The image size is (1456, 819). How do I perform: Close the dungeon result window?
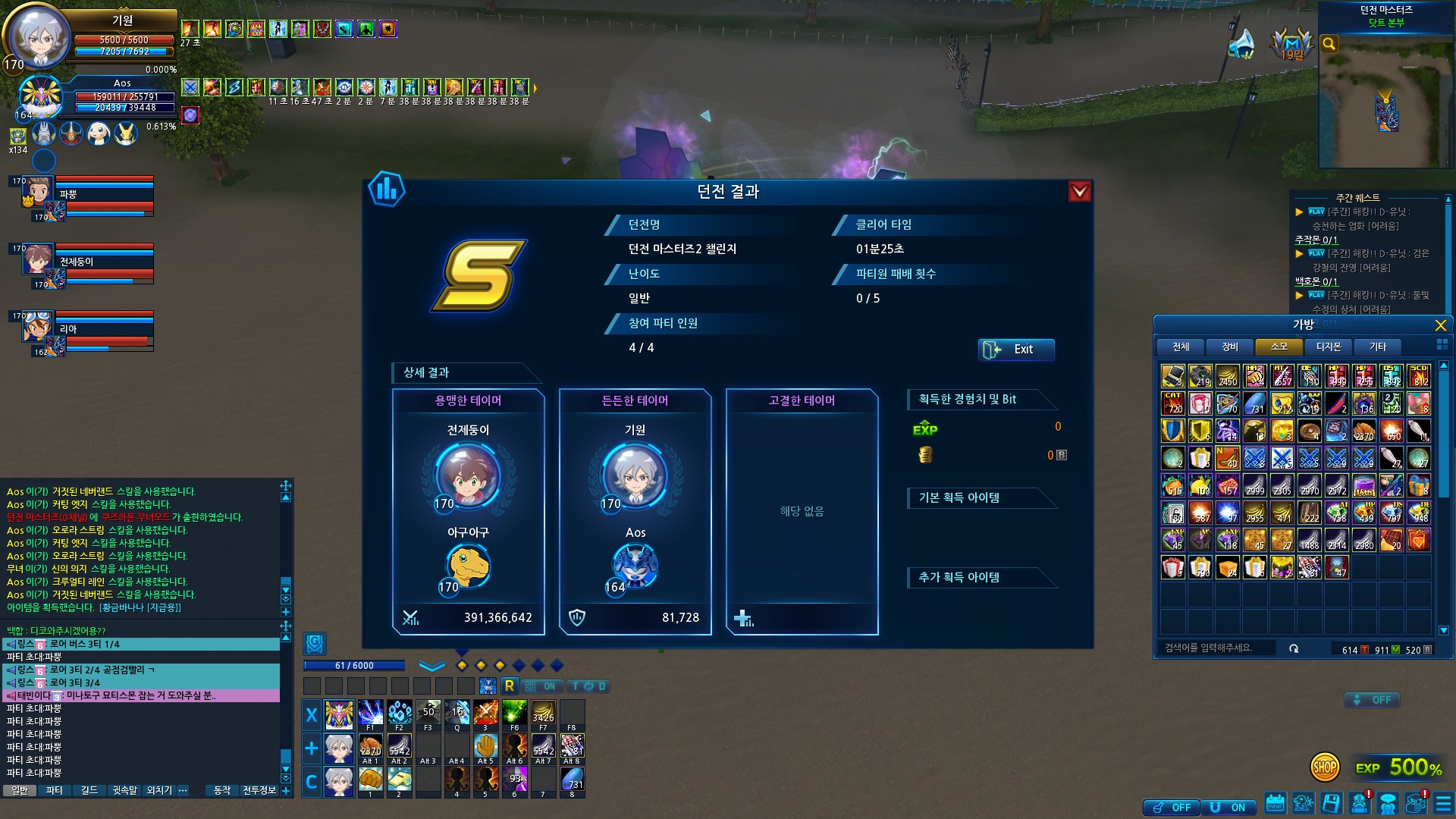[1079, 192]
